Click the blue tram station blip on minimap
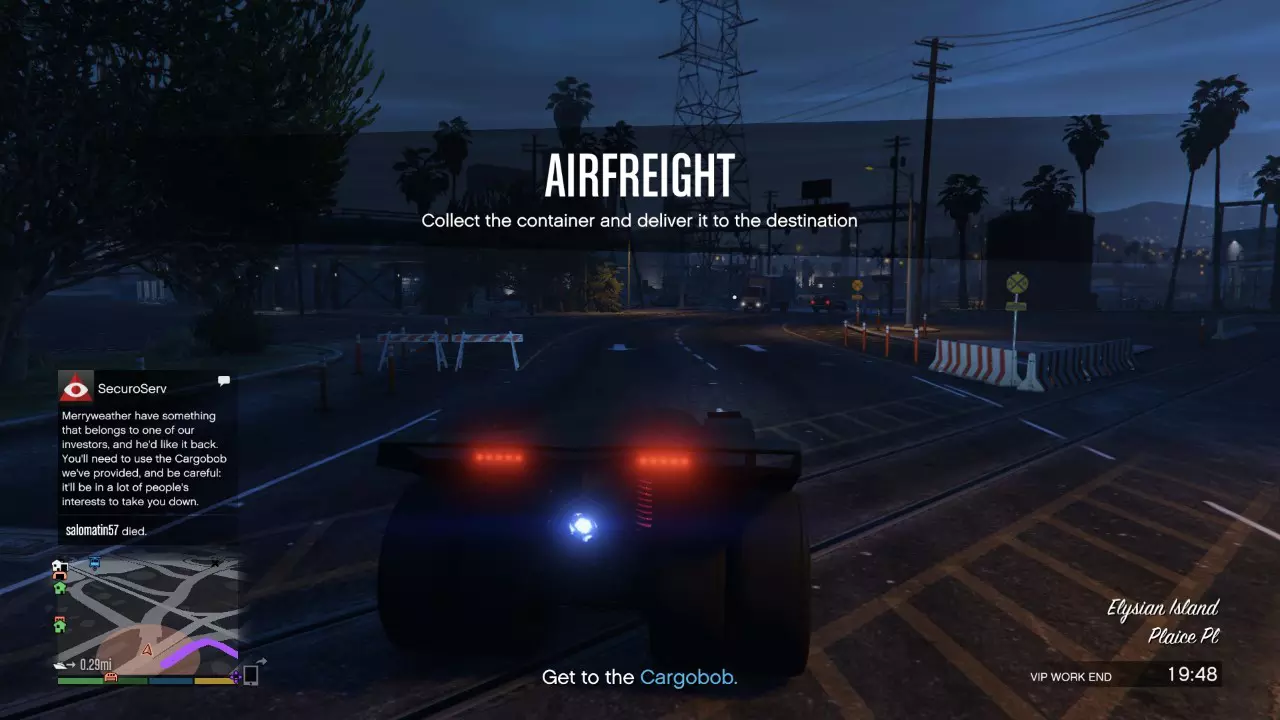 pyautogui.click(x=94, y=564)
